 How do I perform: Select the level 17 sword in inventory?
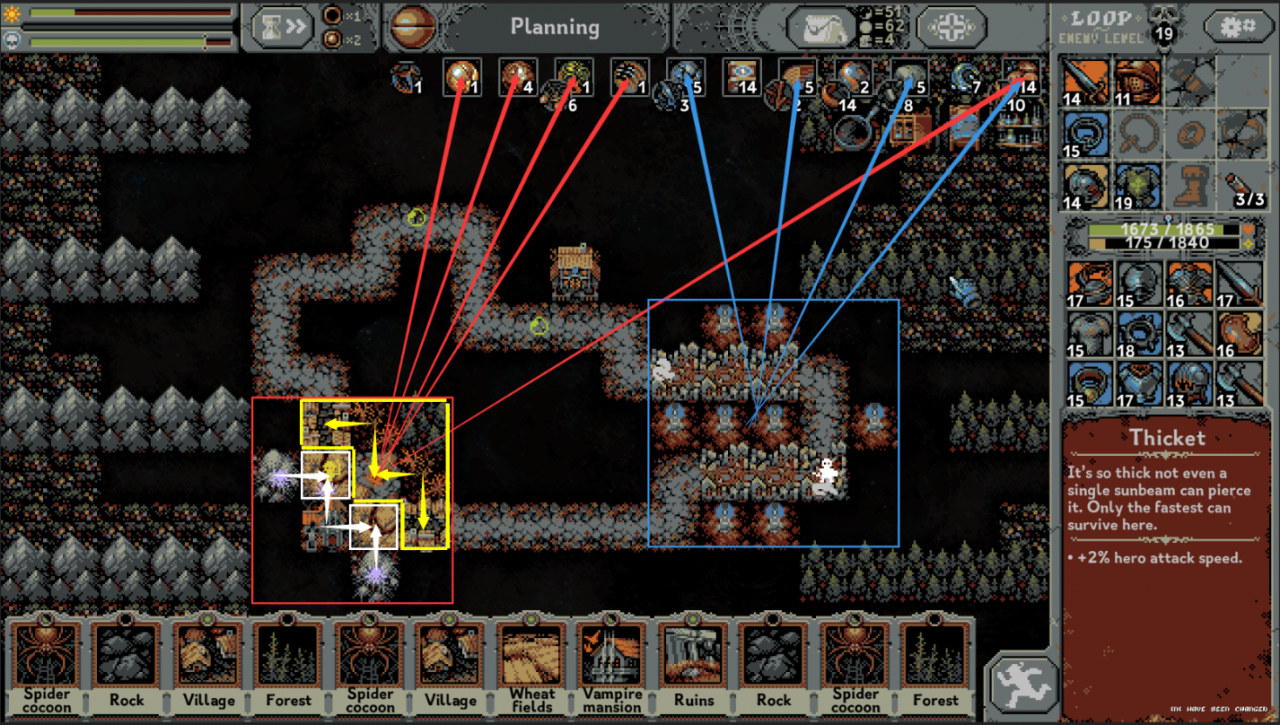tap(1240, 283)
